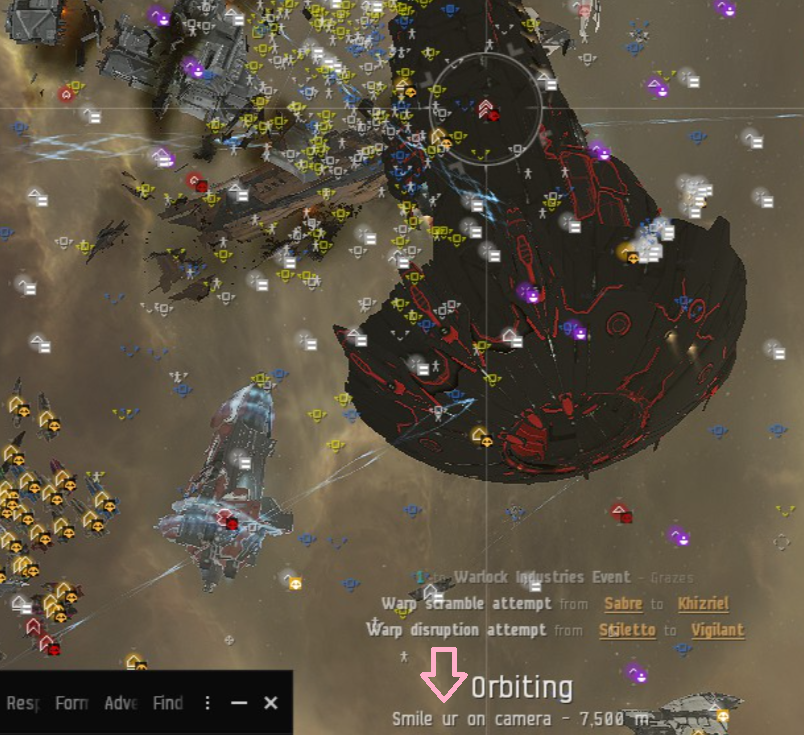Click the Vigilant link in combat log
This screenshot has height=735, width=804.
tap(717, 630)
